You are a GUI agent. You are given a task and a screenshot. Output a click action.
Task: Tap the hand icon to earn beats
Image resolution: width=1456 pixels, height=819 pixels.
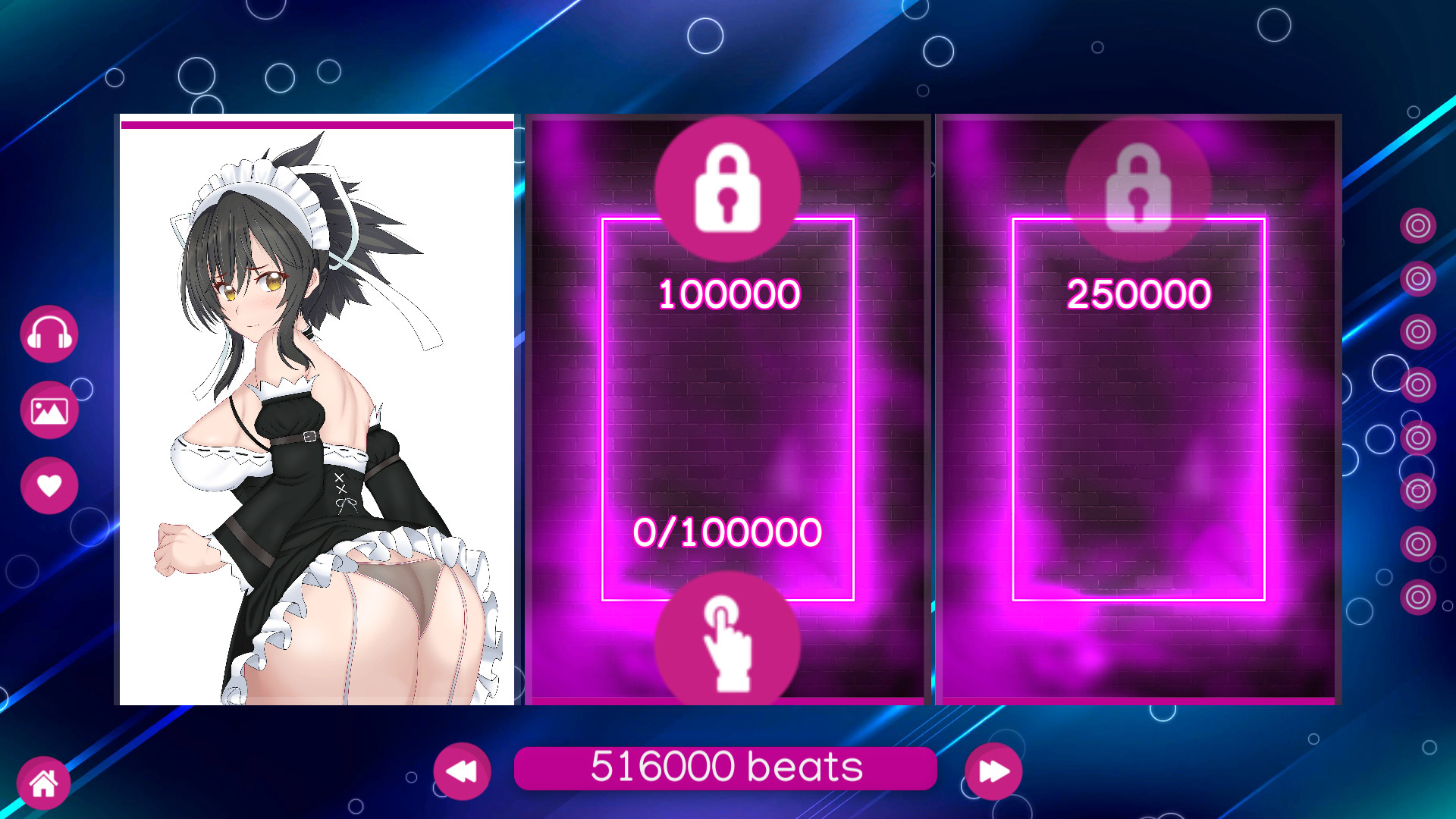click(729, 641)
